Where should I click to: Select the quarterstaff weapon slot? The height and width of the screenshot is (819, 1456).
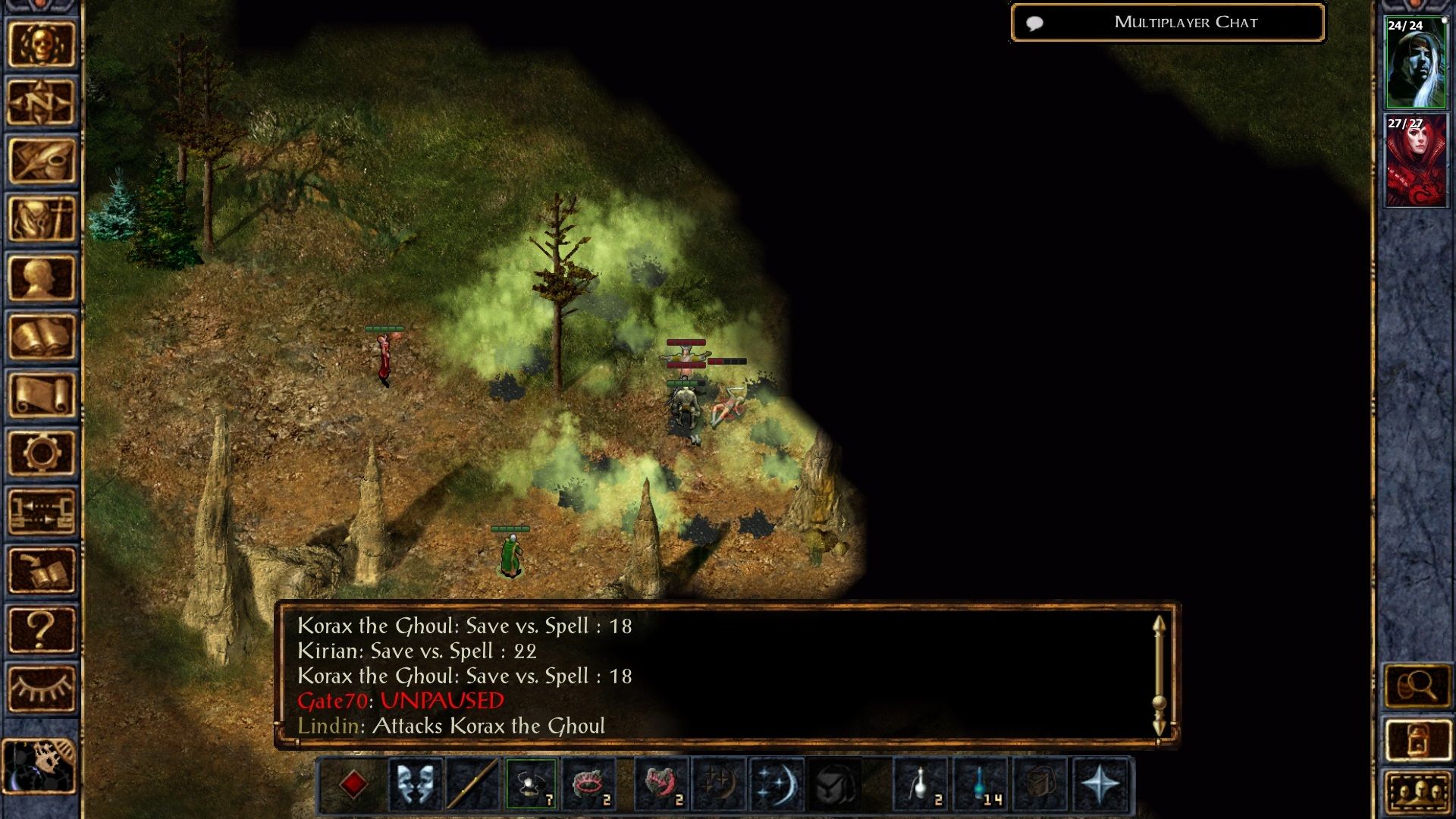point(470,785)
